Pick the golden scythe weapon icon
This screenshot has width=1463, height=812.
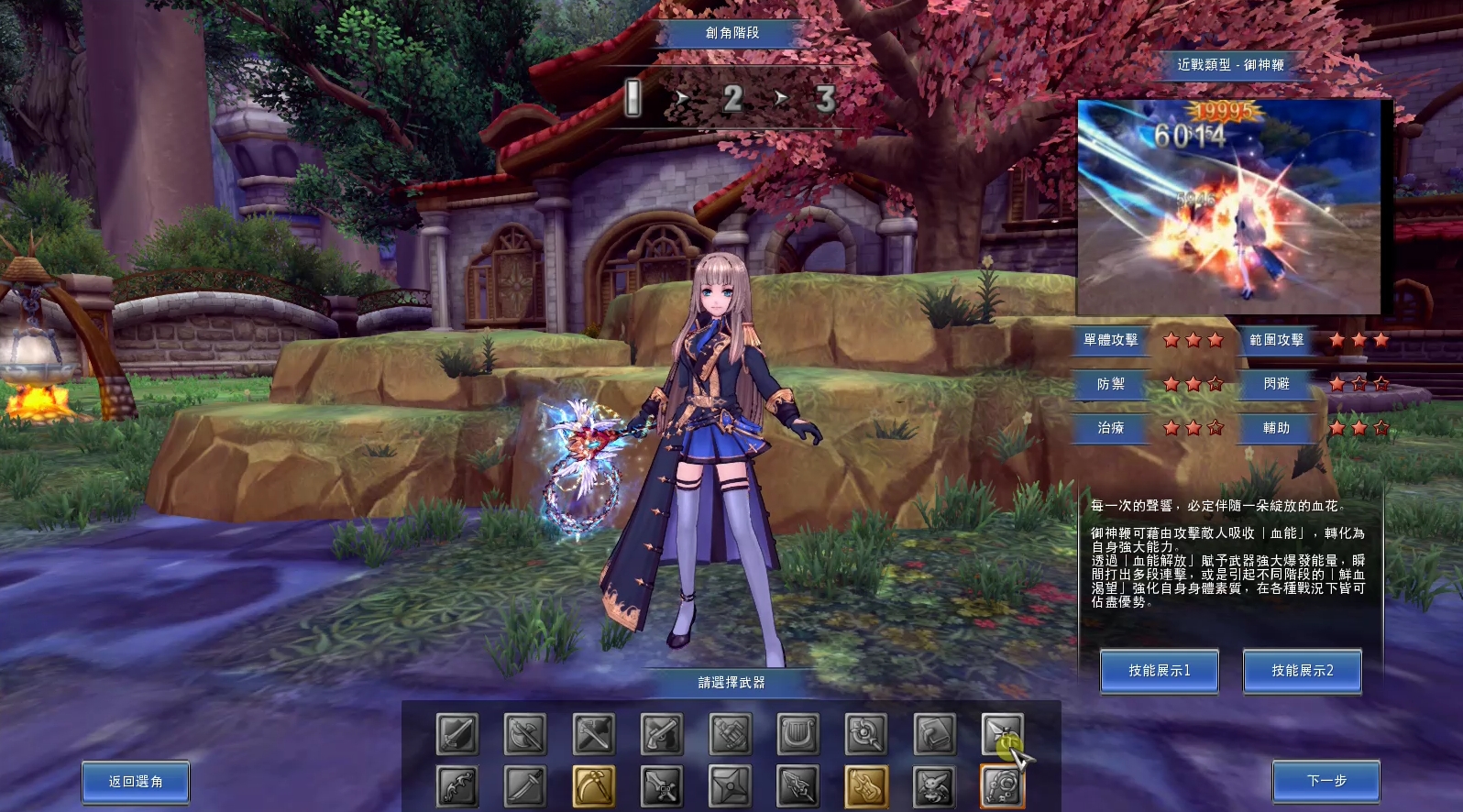click(593, 786)
